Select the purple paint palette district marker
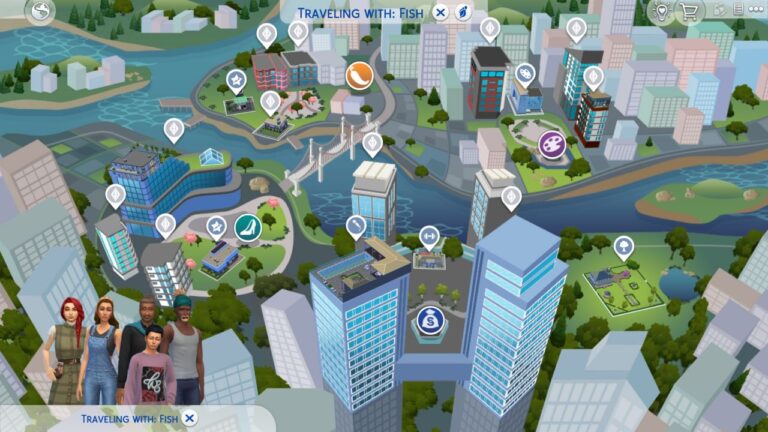 552,145
